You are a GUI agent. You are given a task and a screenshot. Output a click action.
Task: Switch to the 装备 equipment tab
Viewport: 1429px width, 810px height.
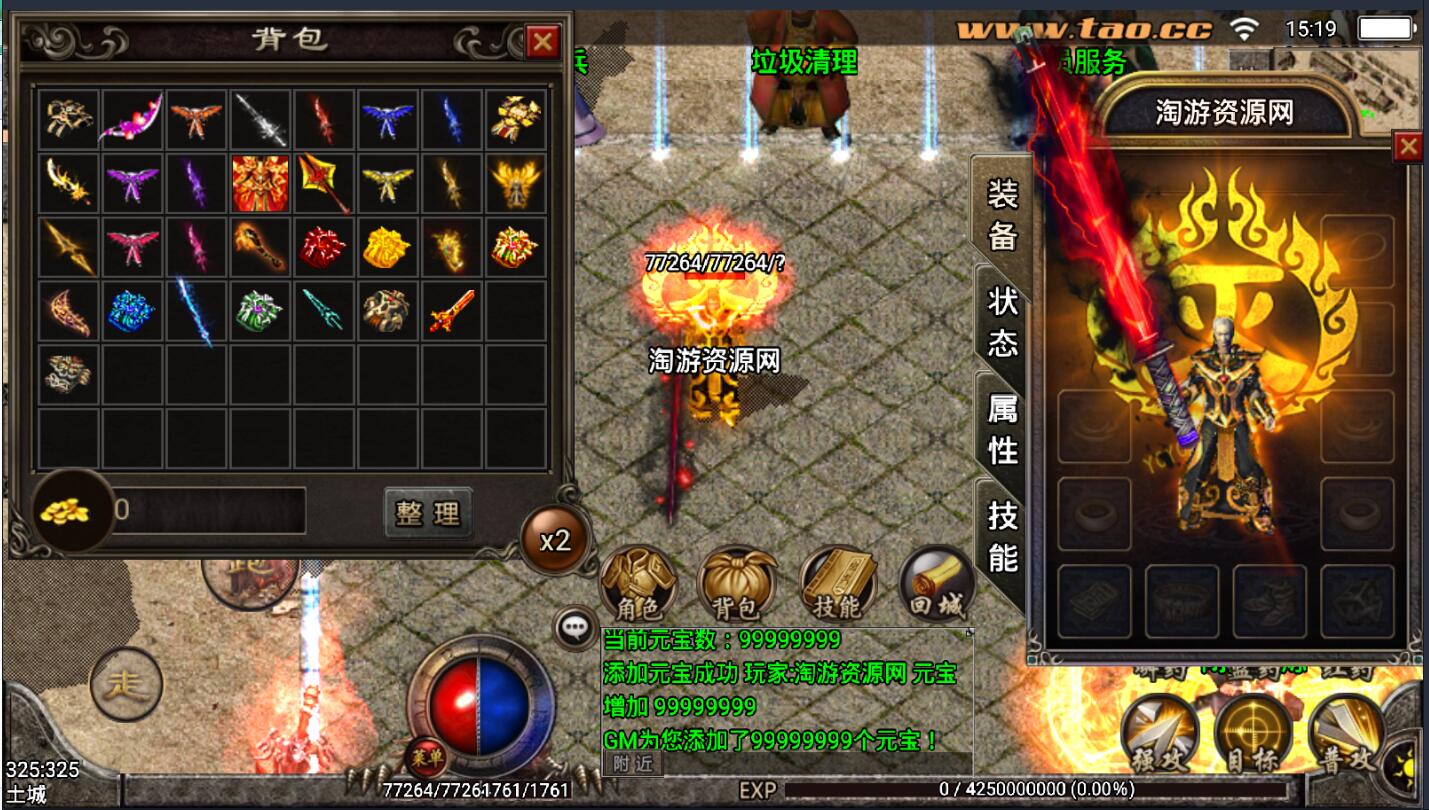tap(1001, 214)
